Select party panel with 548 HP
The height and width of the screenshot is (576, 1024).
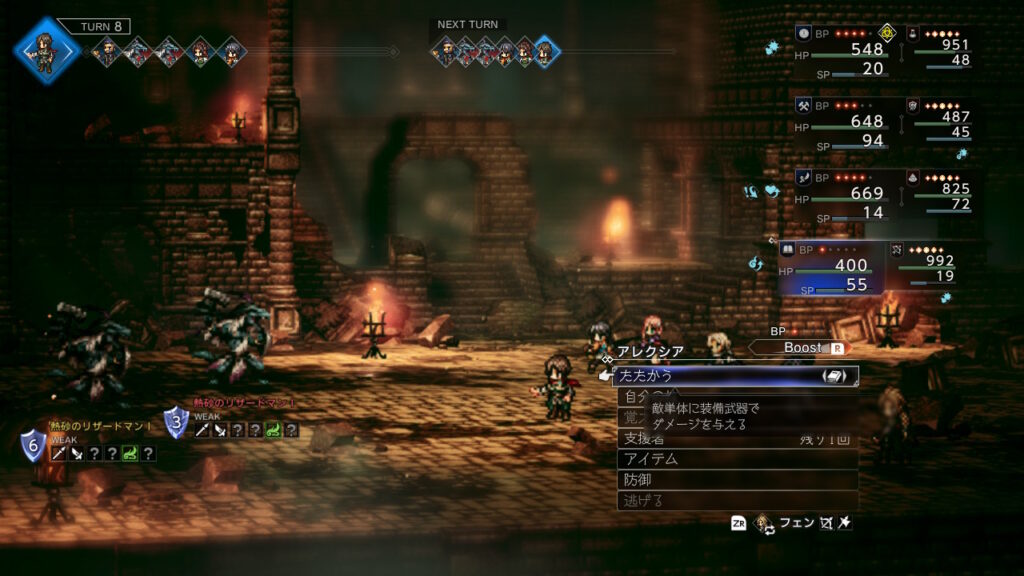(x=841, y=50)
